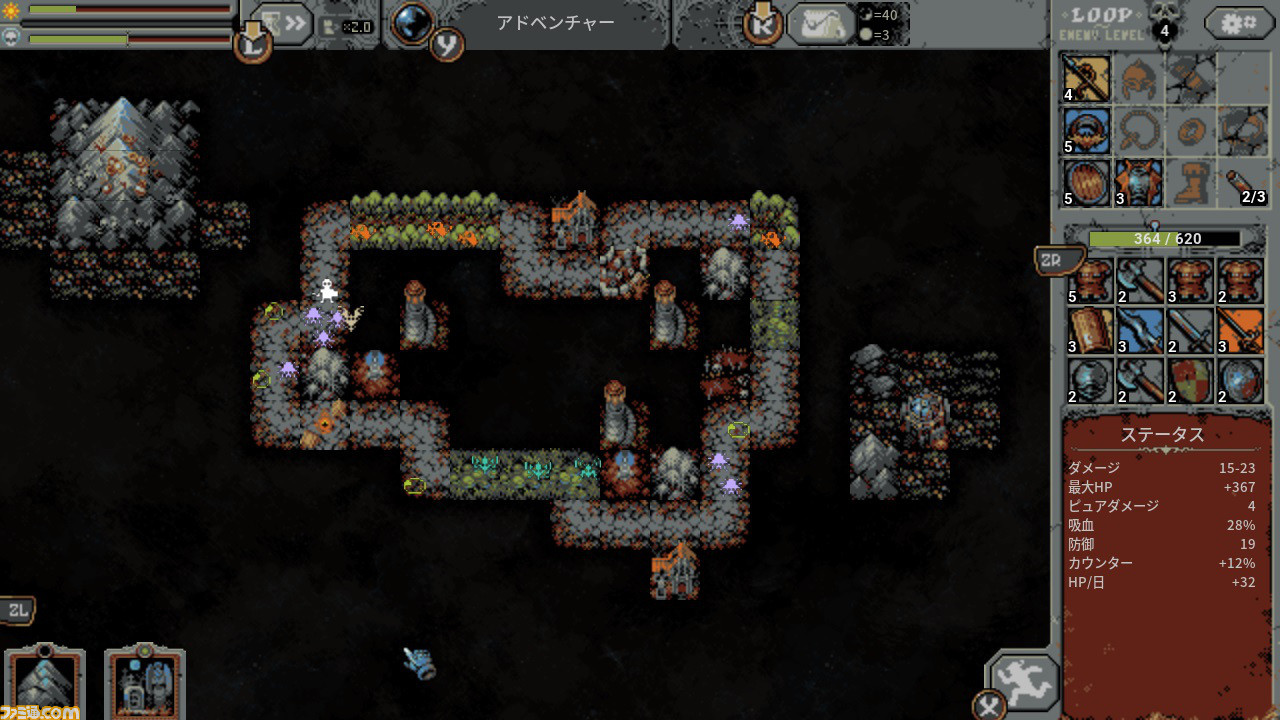The height and width of the screenshot is (720, 1280).
Task: Select the equipped round wooden shield
Action: pyautogui.click(x=1086, y=183)
